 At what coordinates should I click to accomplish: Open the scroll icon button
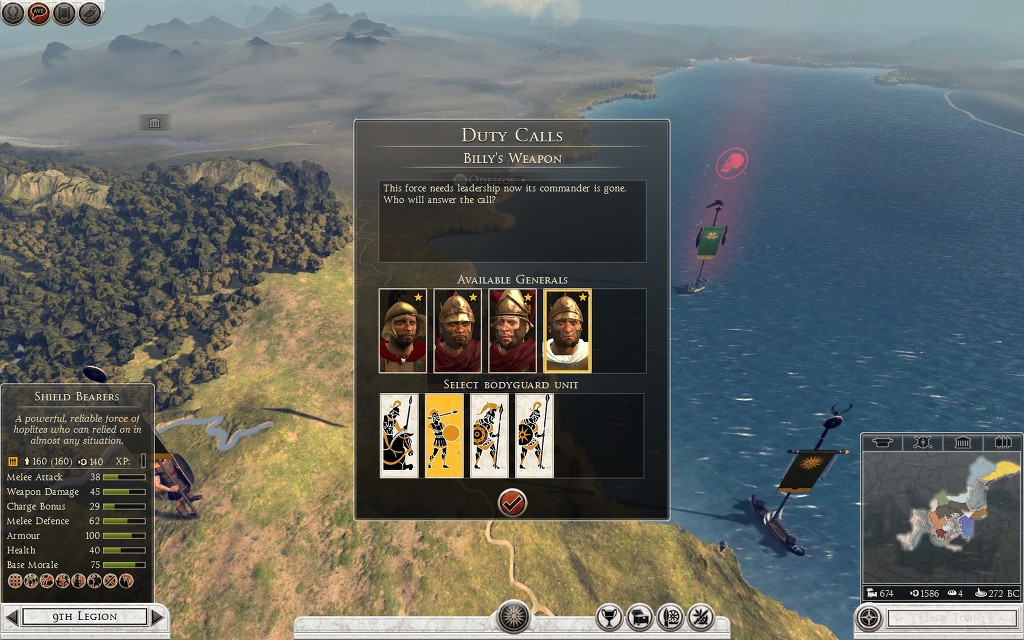point(65,14)
